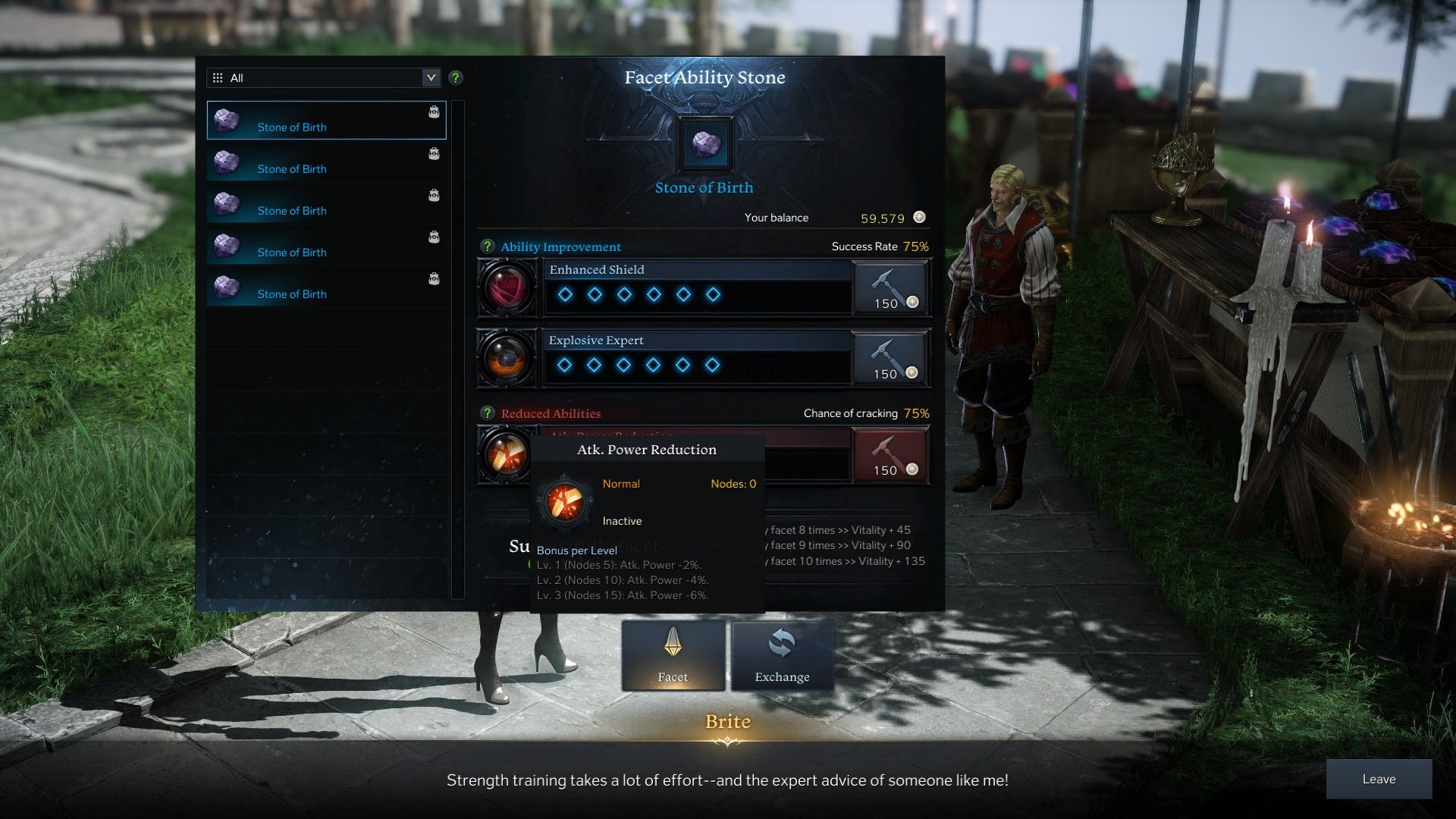
Task: Select the Explosive Expert bomb icon
Action: coord(507,358)
